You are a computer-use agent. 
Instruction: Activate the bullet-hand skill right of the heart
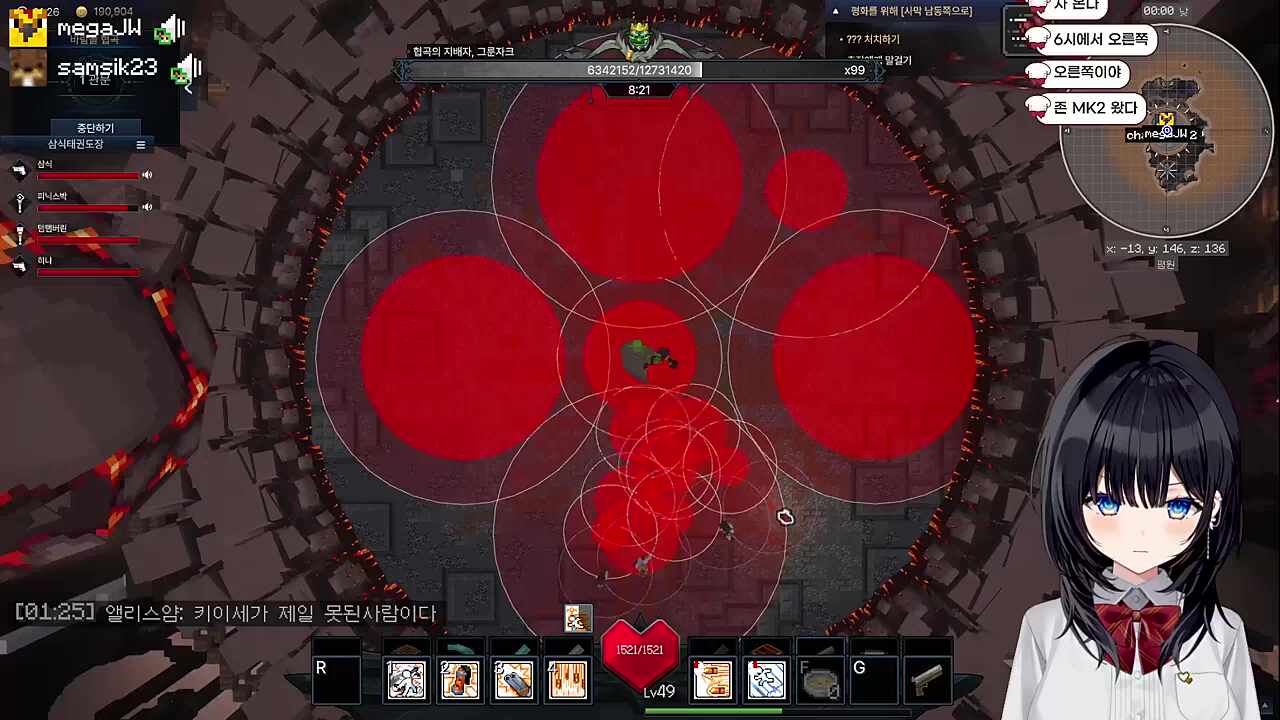[x=713, y=680]
